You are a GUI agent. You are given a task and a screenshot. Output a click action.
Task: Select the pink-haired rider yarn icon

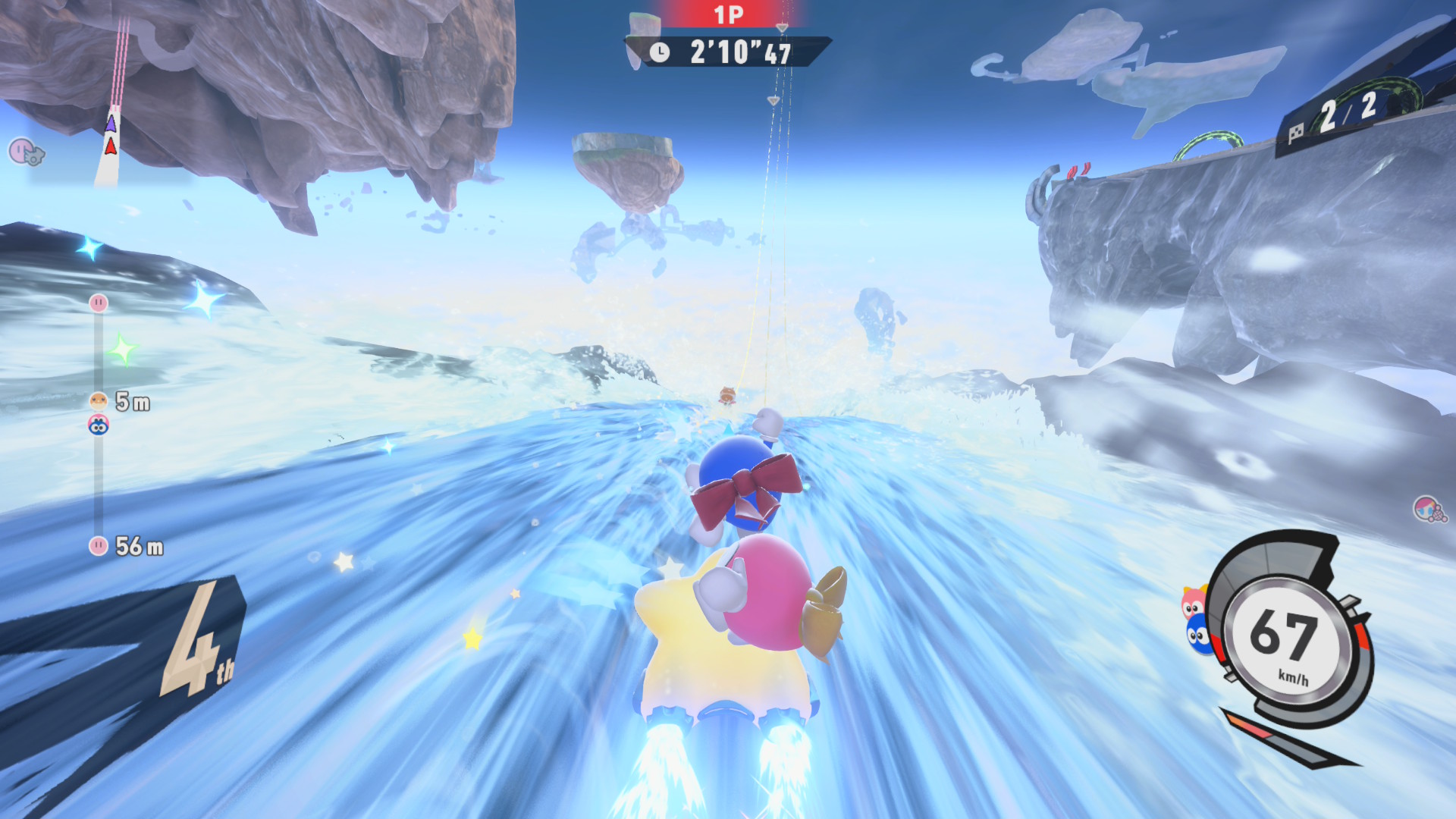coord(1429,510)
